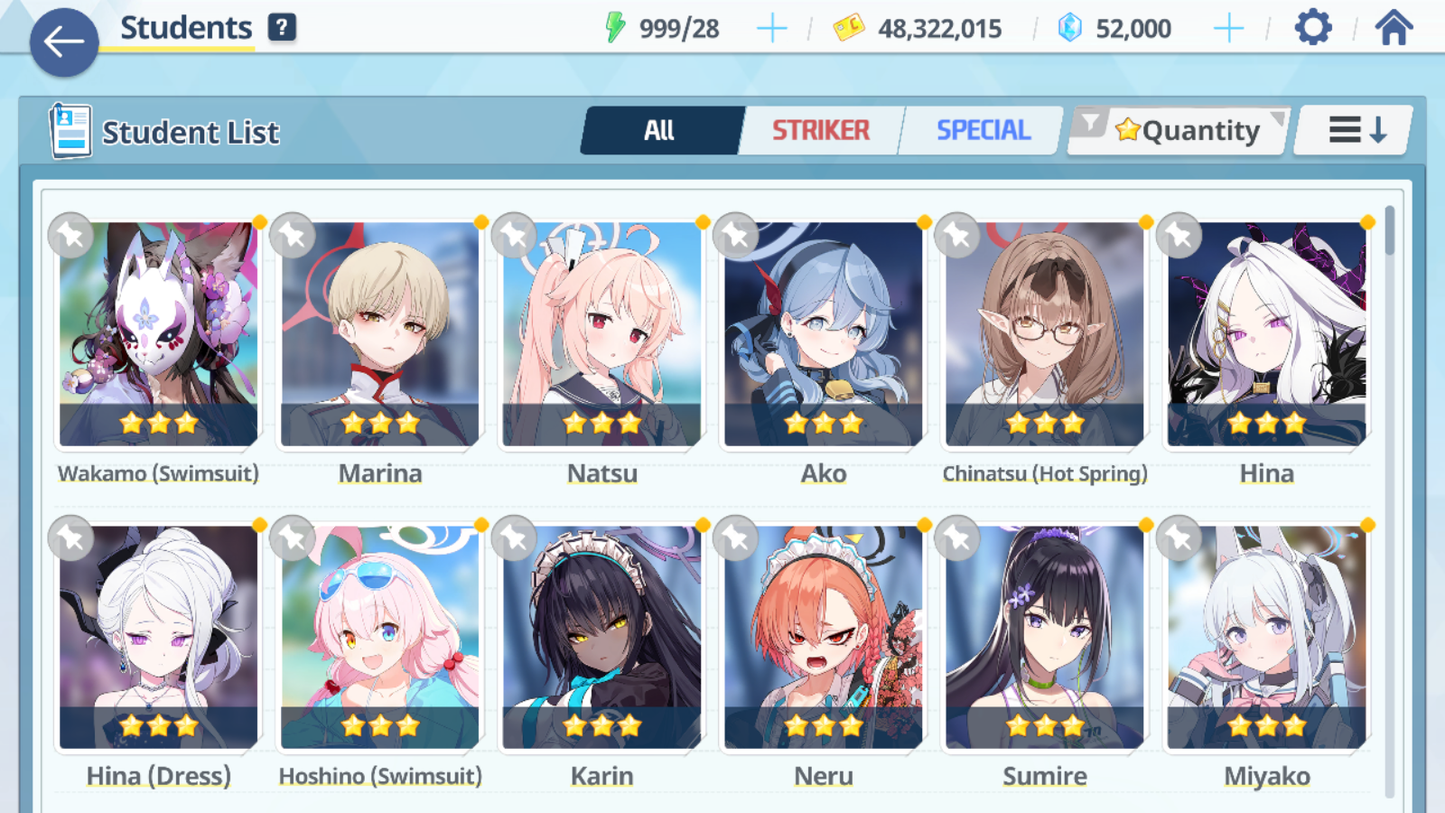Image resolution: width=1445 pixels, height=813 pixels.
Task: Show the All students tab
Action: 660,130
